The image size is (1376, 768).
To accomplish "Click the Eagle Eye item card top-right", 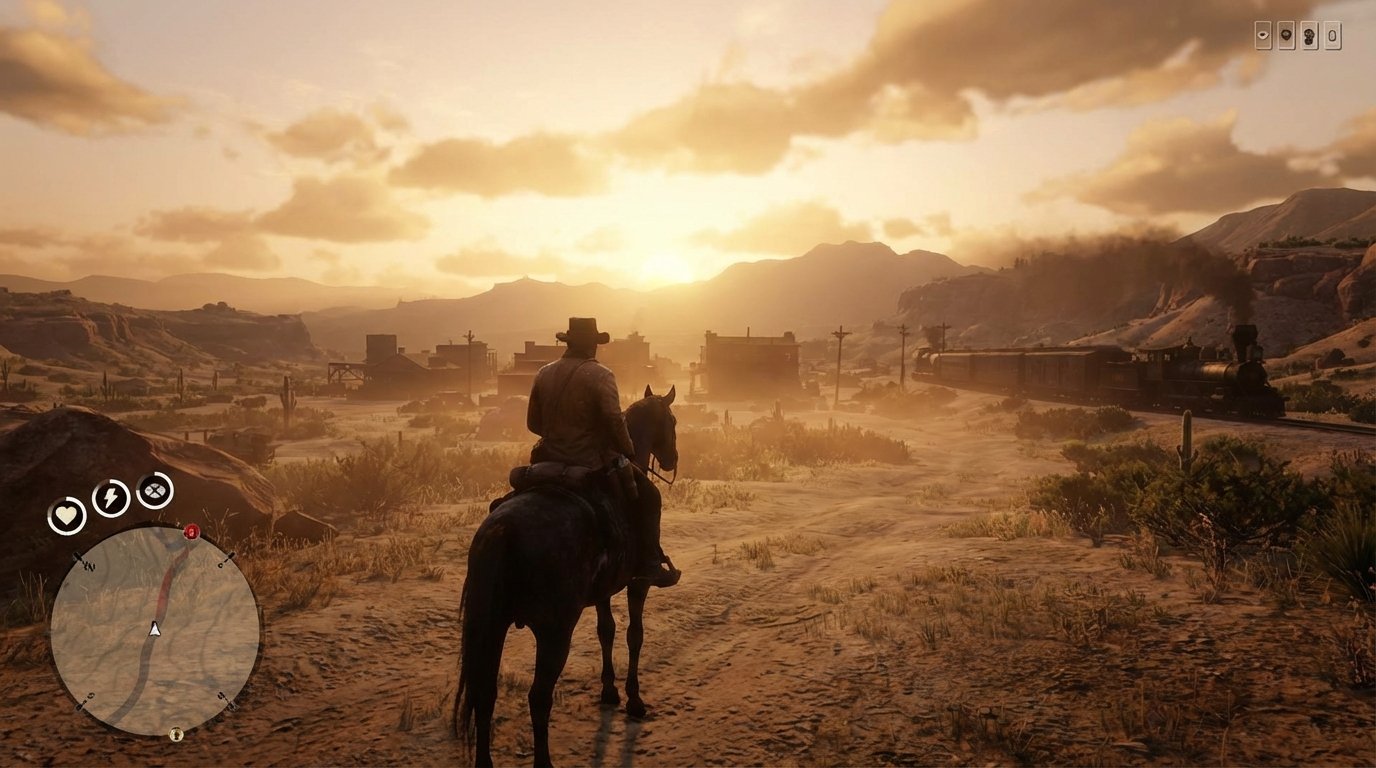I will (1263, 35).
